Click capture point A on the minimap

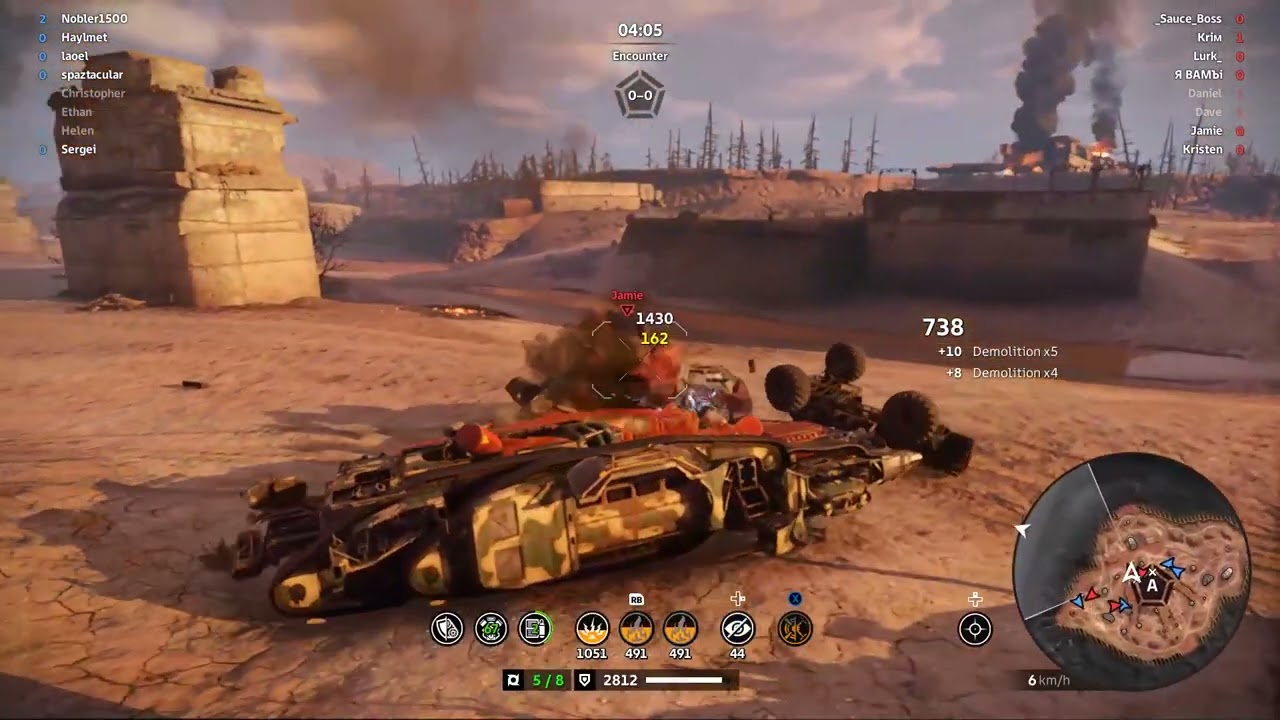(x=1152, y=586)
